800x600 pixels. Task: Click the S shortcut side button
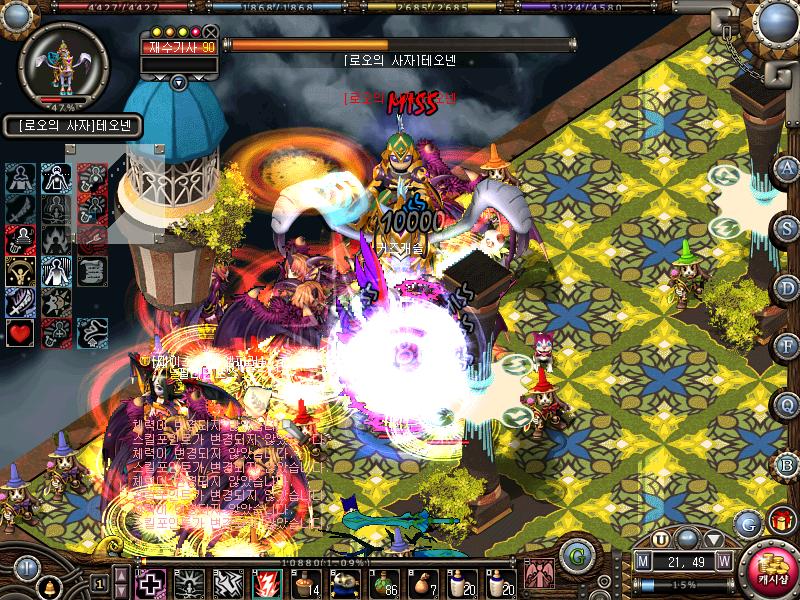pos(788,227)
